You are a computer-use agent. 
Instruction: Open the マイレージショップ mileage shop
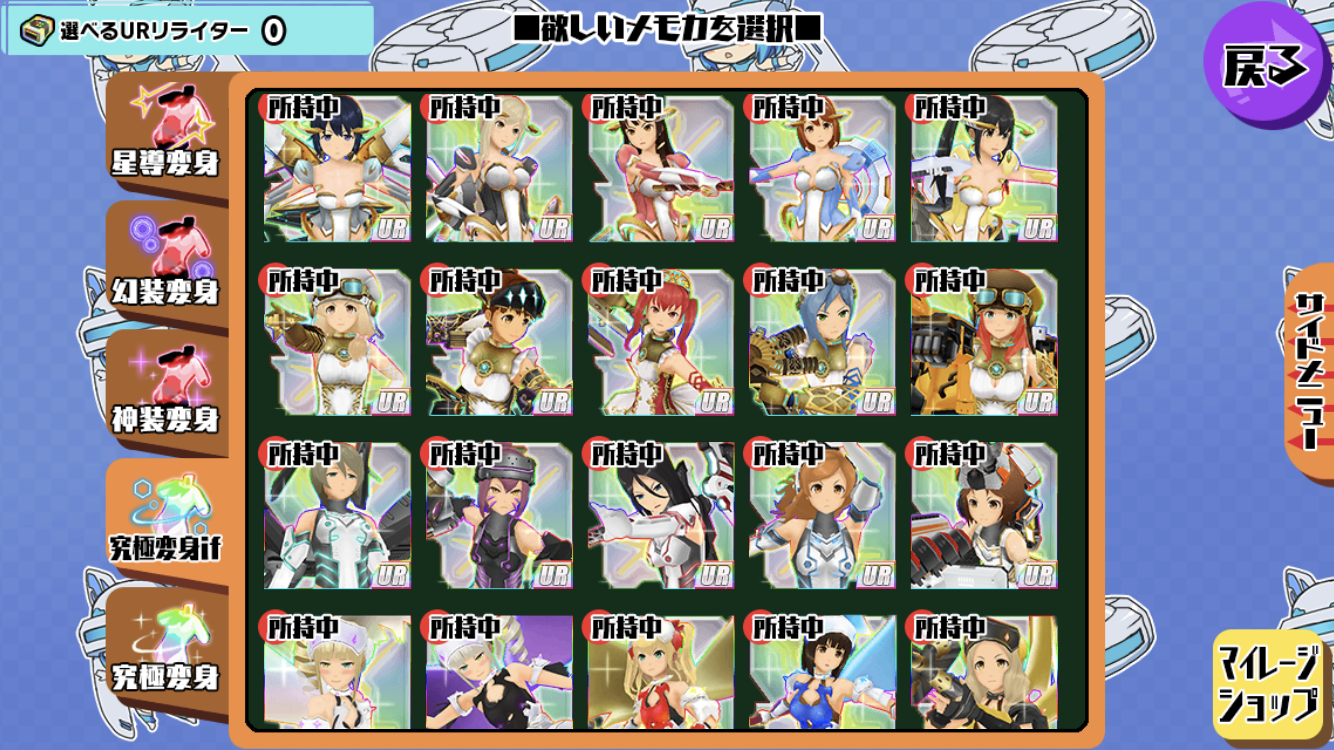coord(1268,684)
